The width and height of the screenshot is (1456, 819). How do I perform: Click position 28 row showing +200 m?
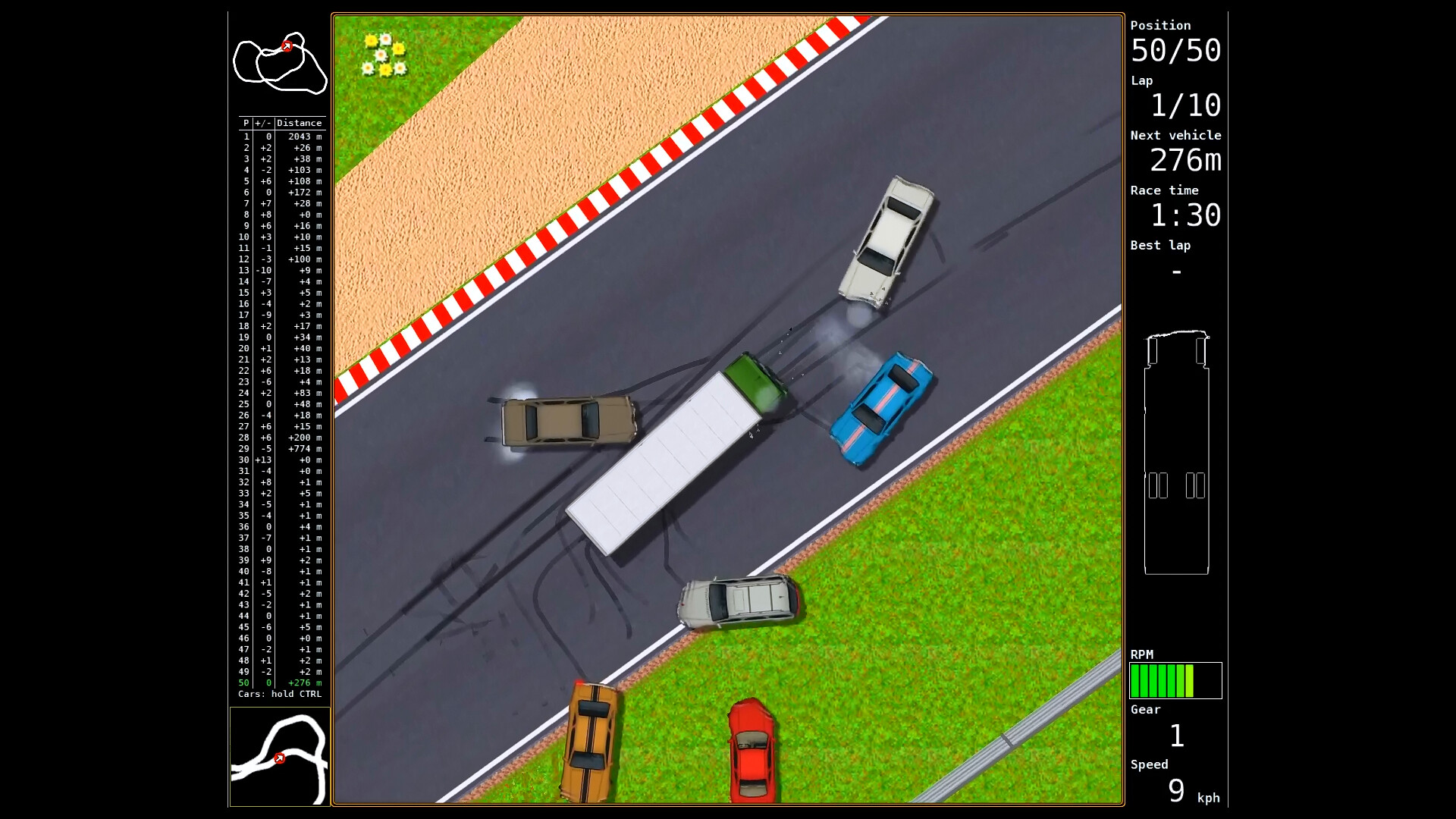(x=281, y=438)
